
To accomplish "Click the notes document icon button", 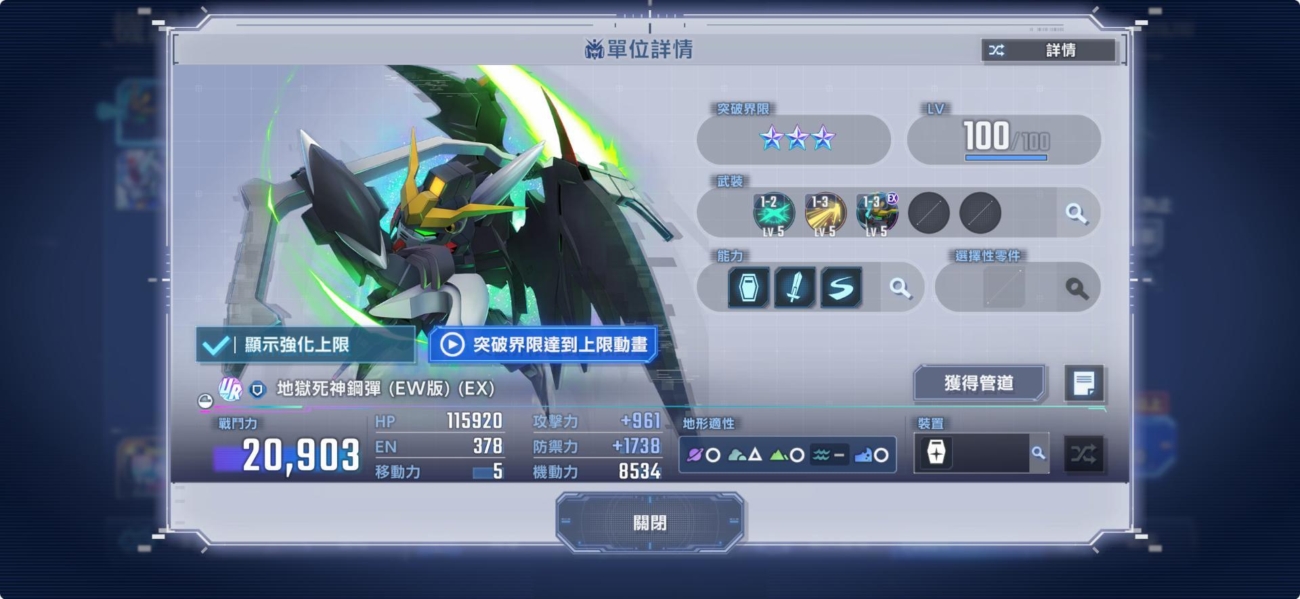I will pos(1084,383).
